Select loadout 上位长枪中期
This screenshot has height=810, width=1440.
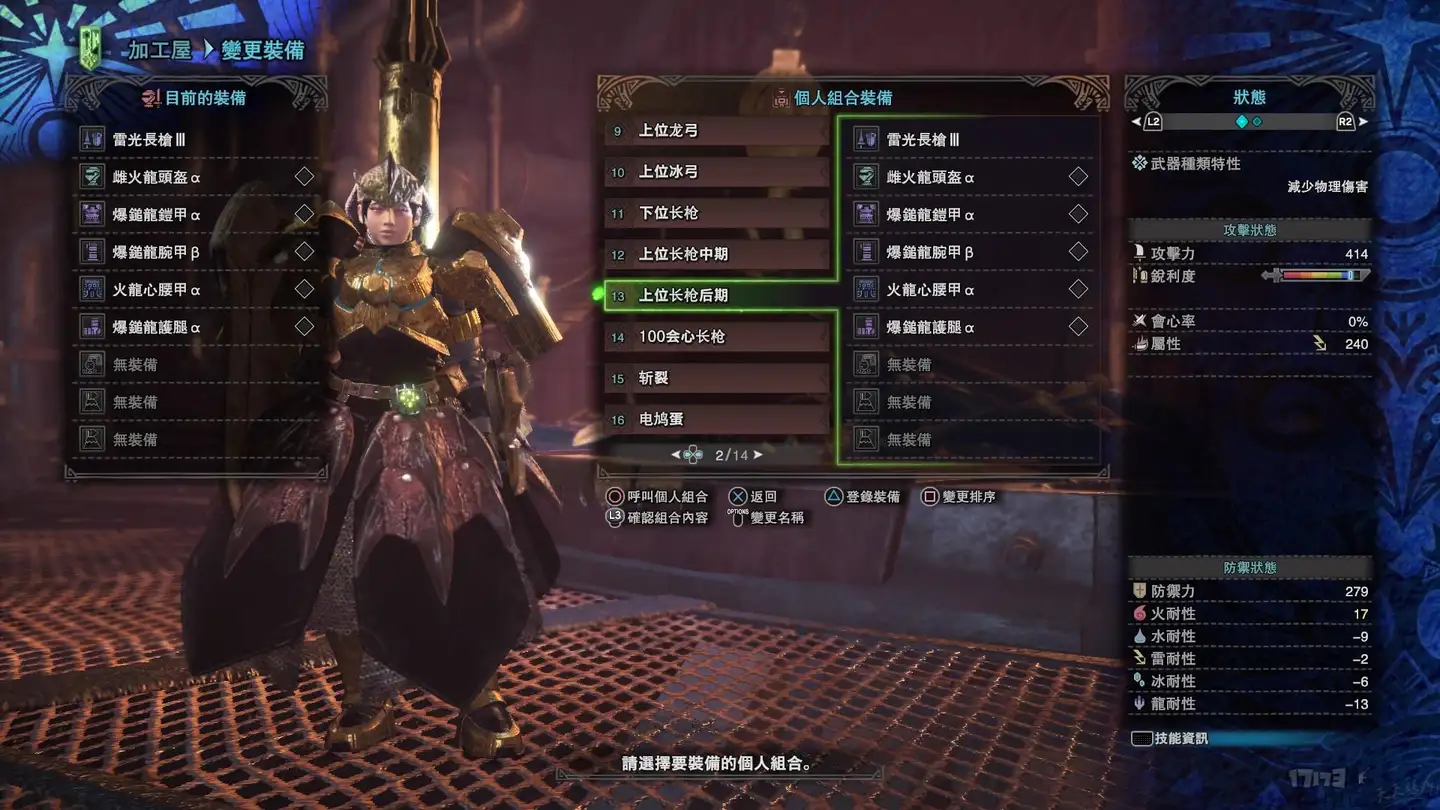coord(716,254)
